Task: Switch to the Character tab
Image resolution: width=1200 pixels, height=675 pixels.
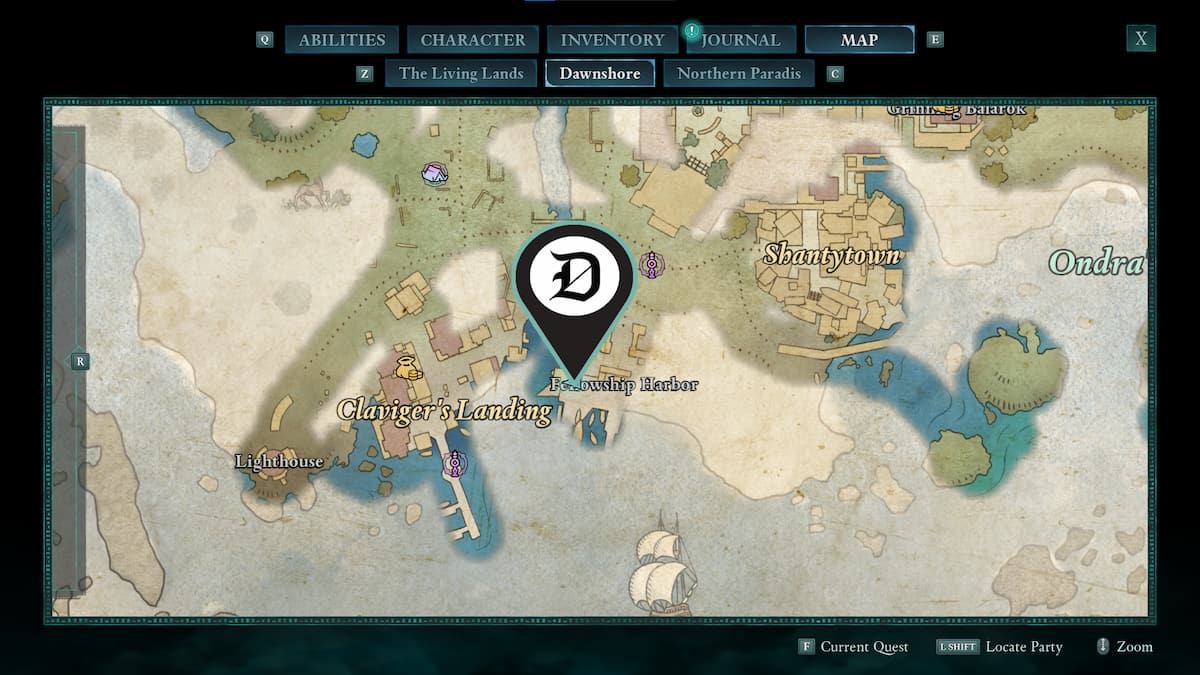Action: coord(473,40)
